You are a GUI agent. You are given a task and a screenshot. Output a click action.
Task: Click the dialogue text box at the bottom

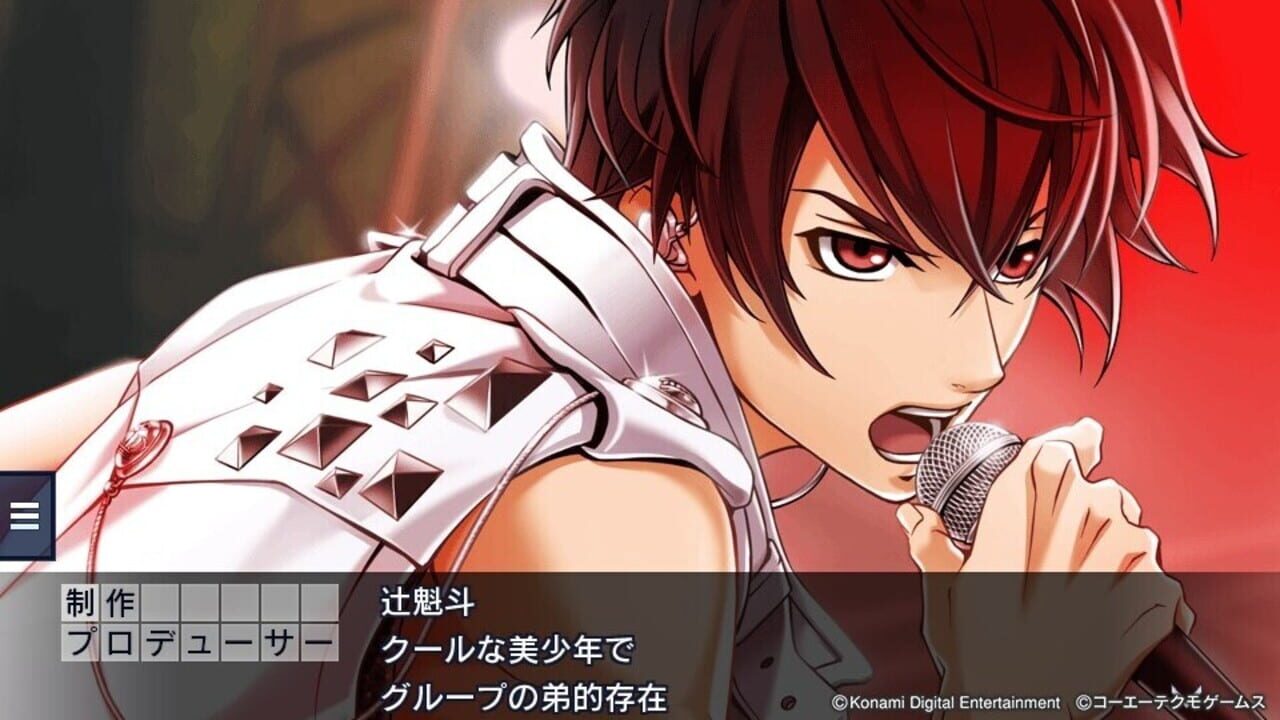coord(640,645)
